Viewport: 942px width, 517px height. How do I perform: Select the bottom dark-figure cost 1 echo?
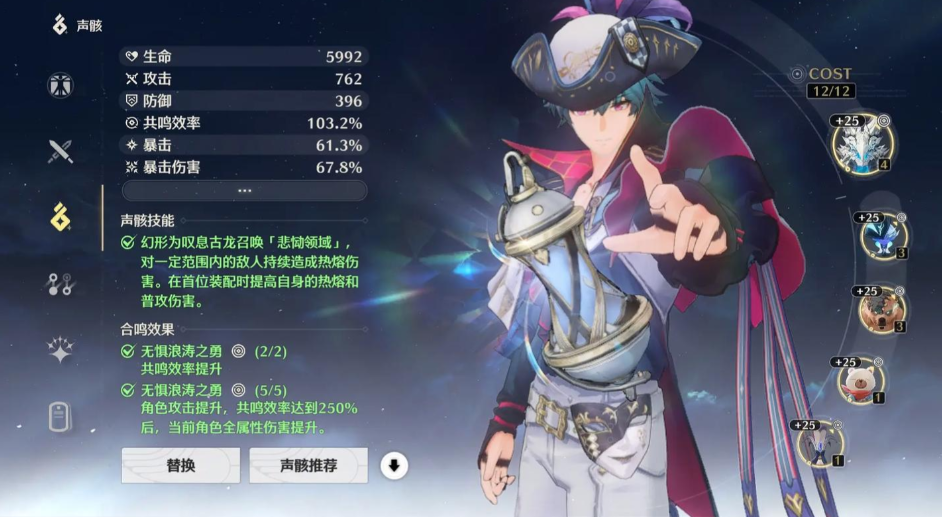(x=821, y=444)
